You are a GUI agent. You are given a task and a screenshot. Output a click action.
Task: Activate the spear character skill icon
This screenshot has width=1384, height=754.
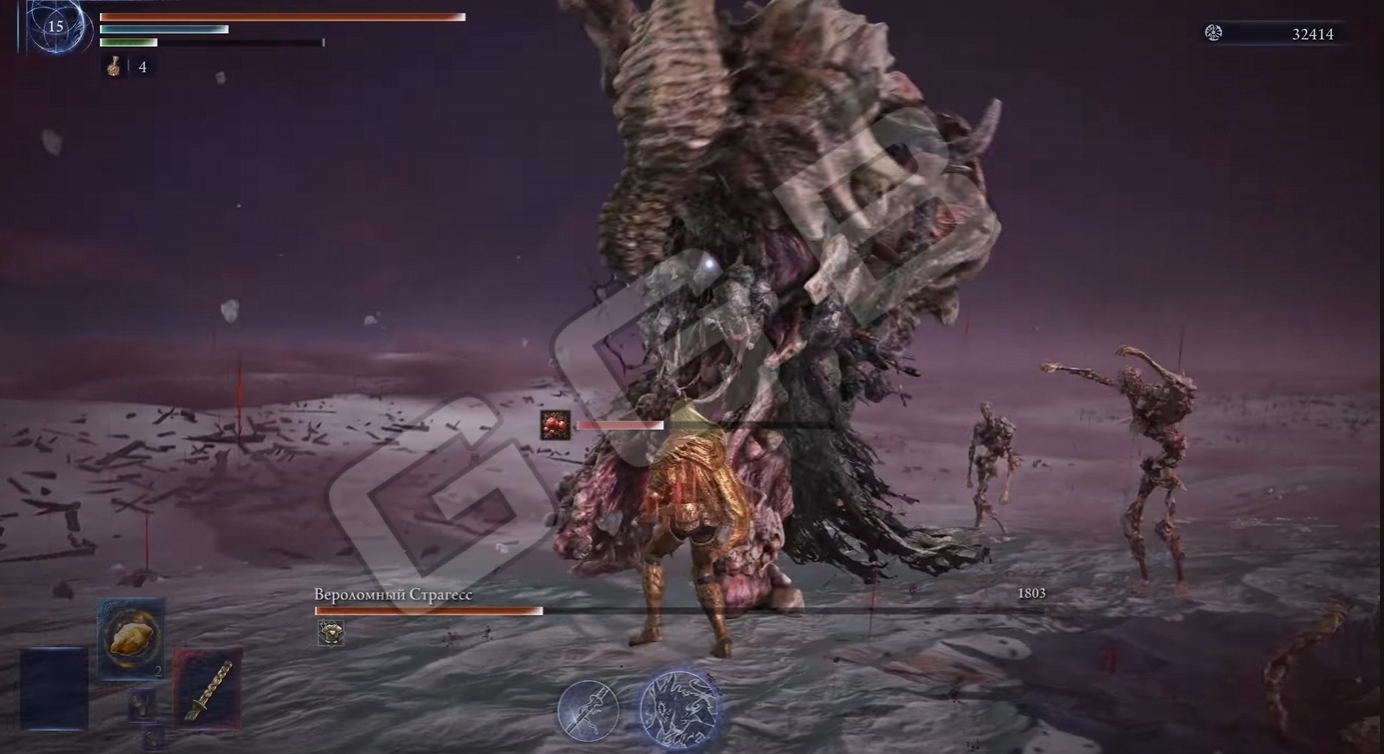click(x=588, y=710)
